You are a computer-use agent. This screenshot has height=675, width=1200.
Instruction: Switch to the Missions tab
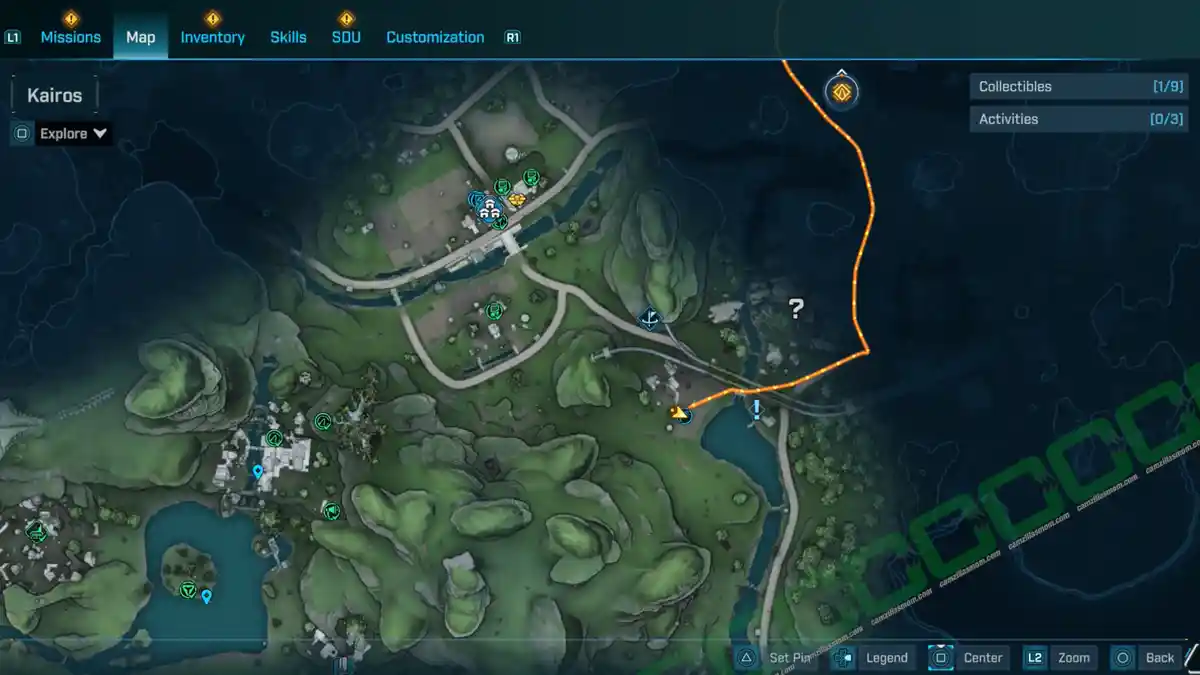coord(70,37)
